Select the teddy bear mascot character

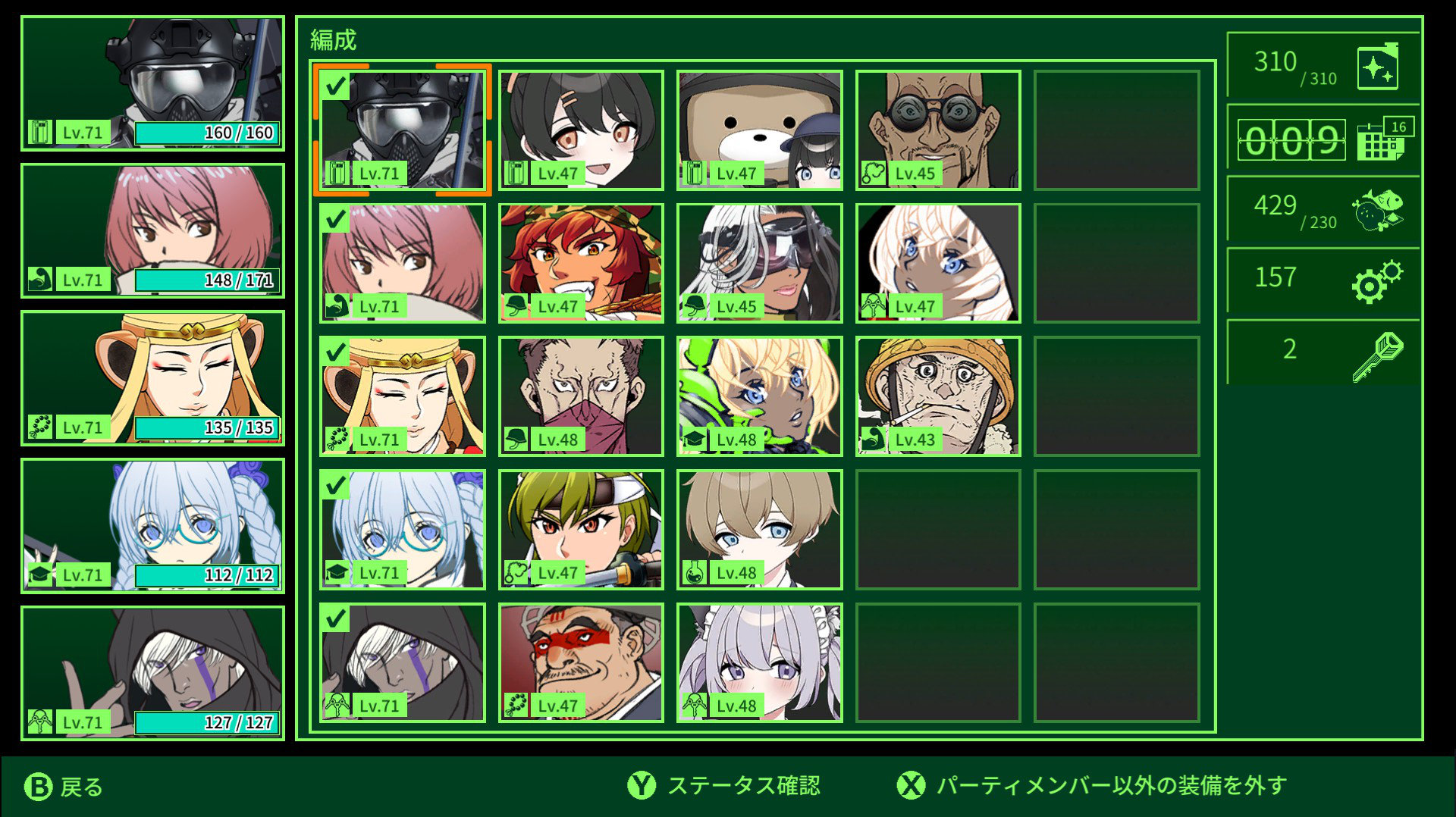pyautogui.click(x=759, y=130)
